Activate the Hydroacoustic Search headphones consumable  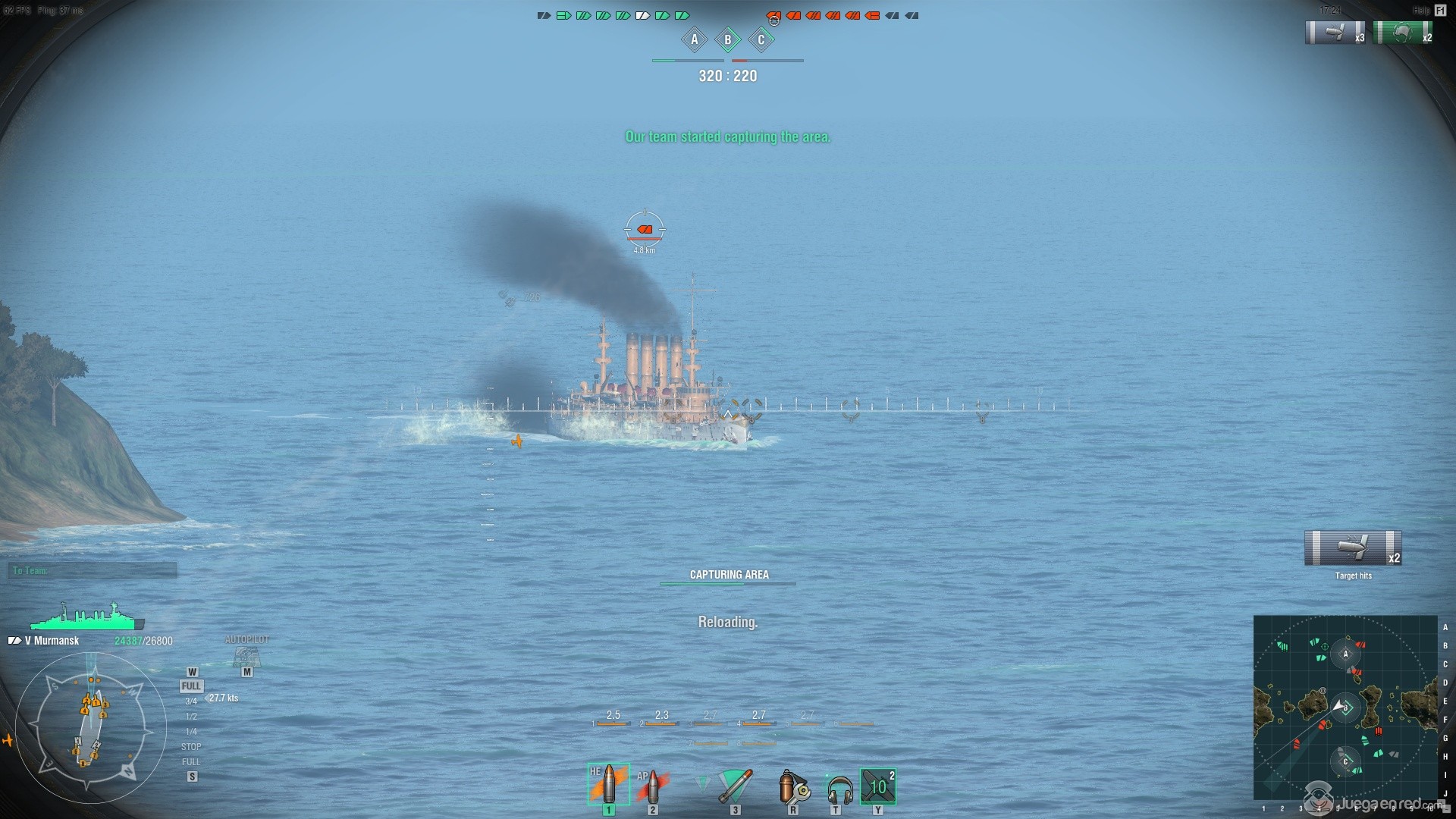coord(839,789)
